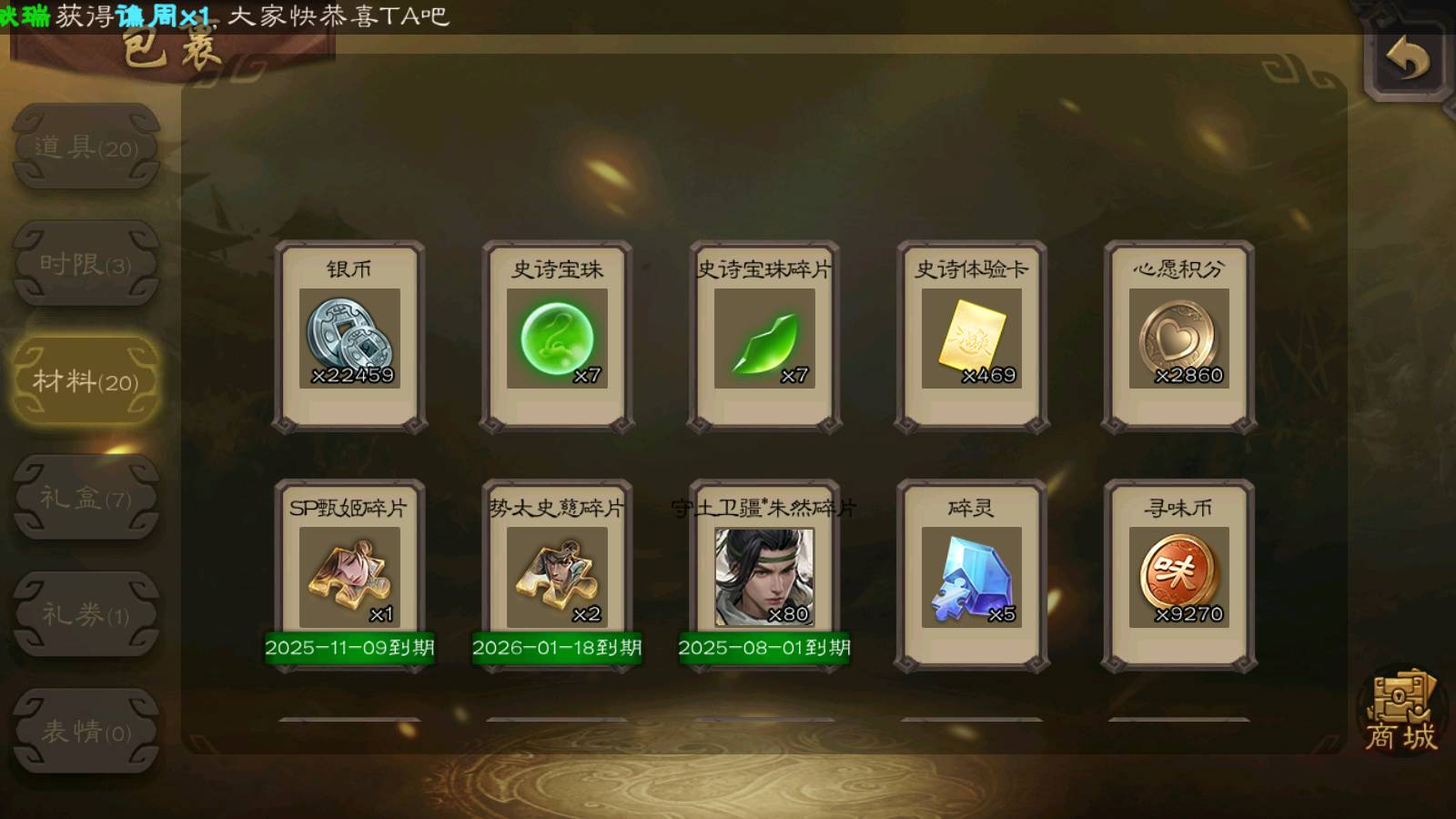The height and width of the screenshot is (819, 1456).
Task: Click the 史诗体验卡 golden card
Action: point(972,338)
